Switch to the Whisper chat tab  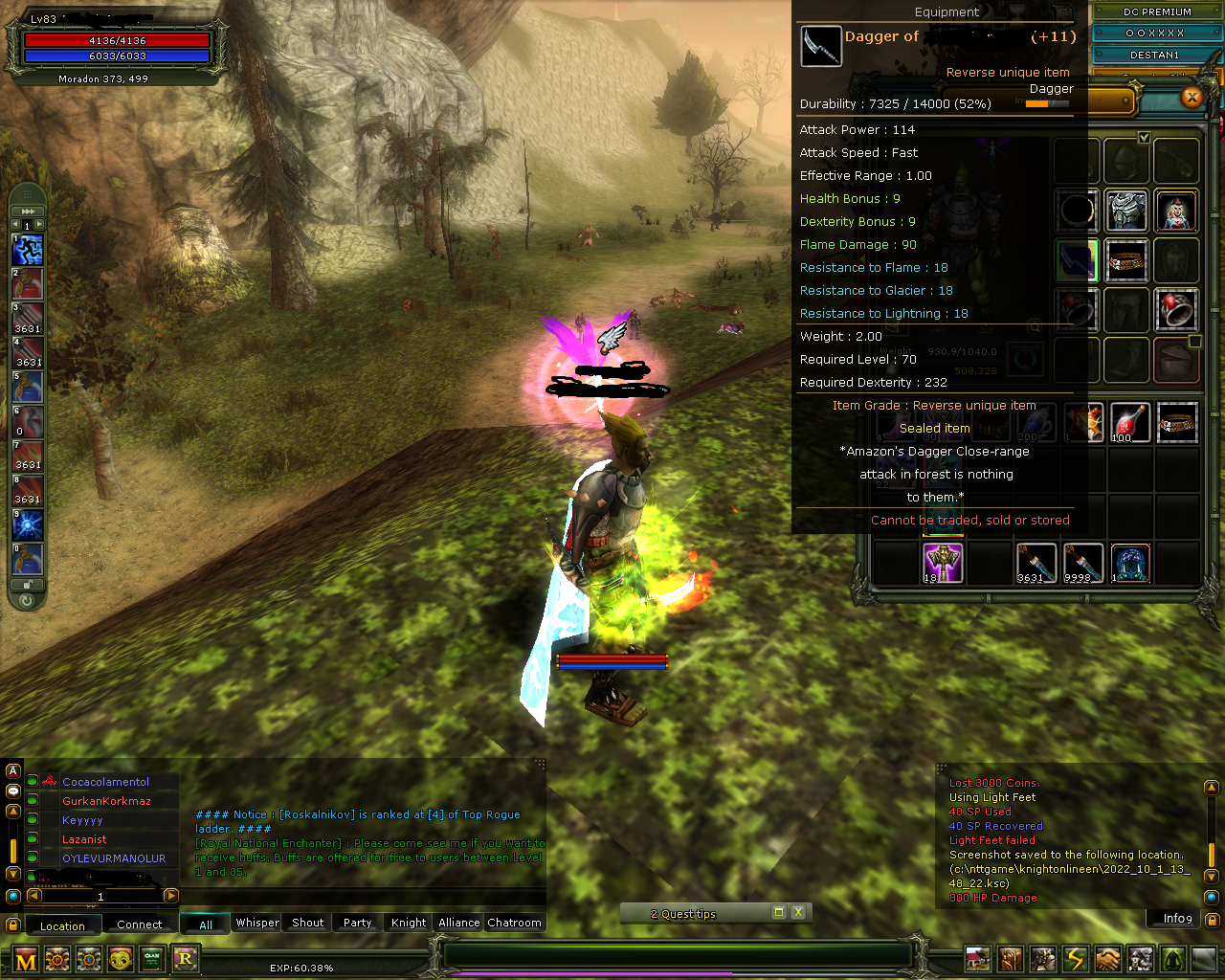coord(256,923)
